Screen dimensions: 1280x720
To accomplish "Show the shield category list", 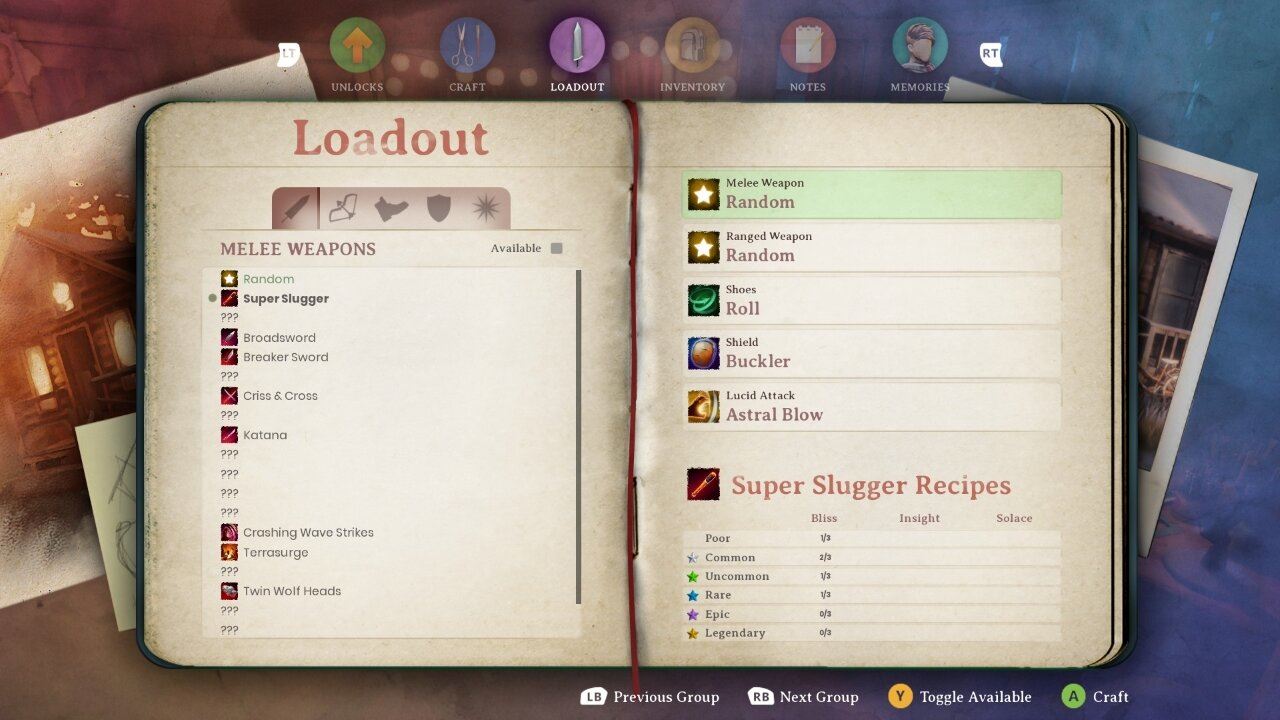I will tap(439, 208).
